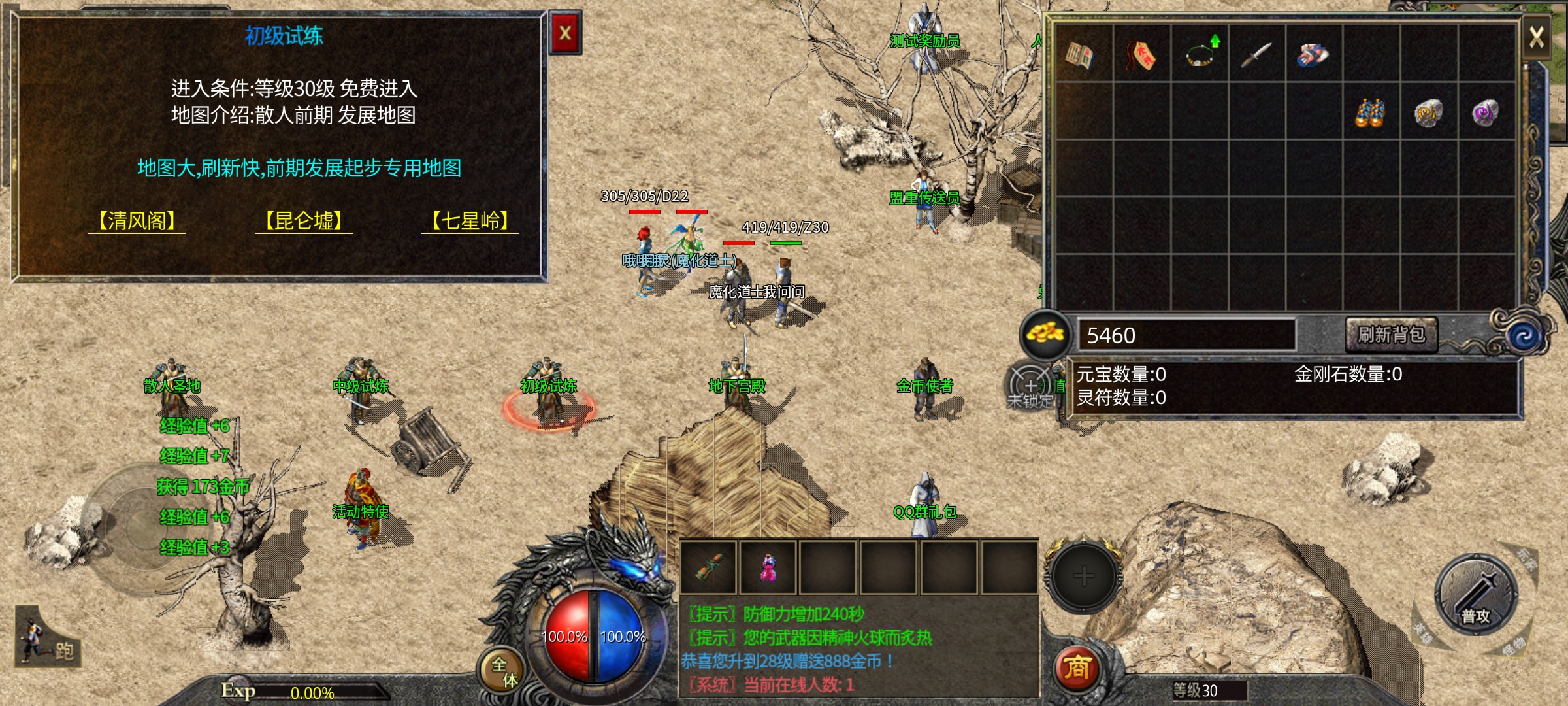This screenshot has width=1568, height=706.
Task: Use the gold spiral stone item
Action: [1428, 112]
